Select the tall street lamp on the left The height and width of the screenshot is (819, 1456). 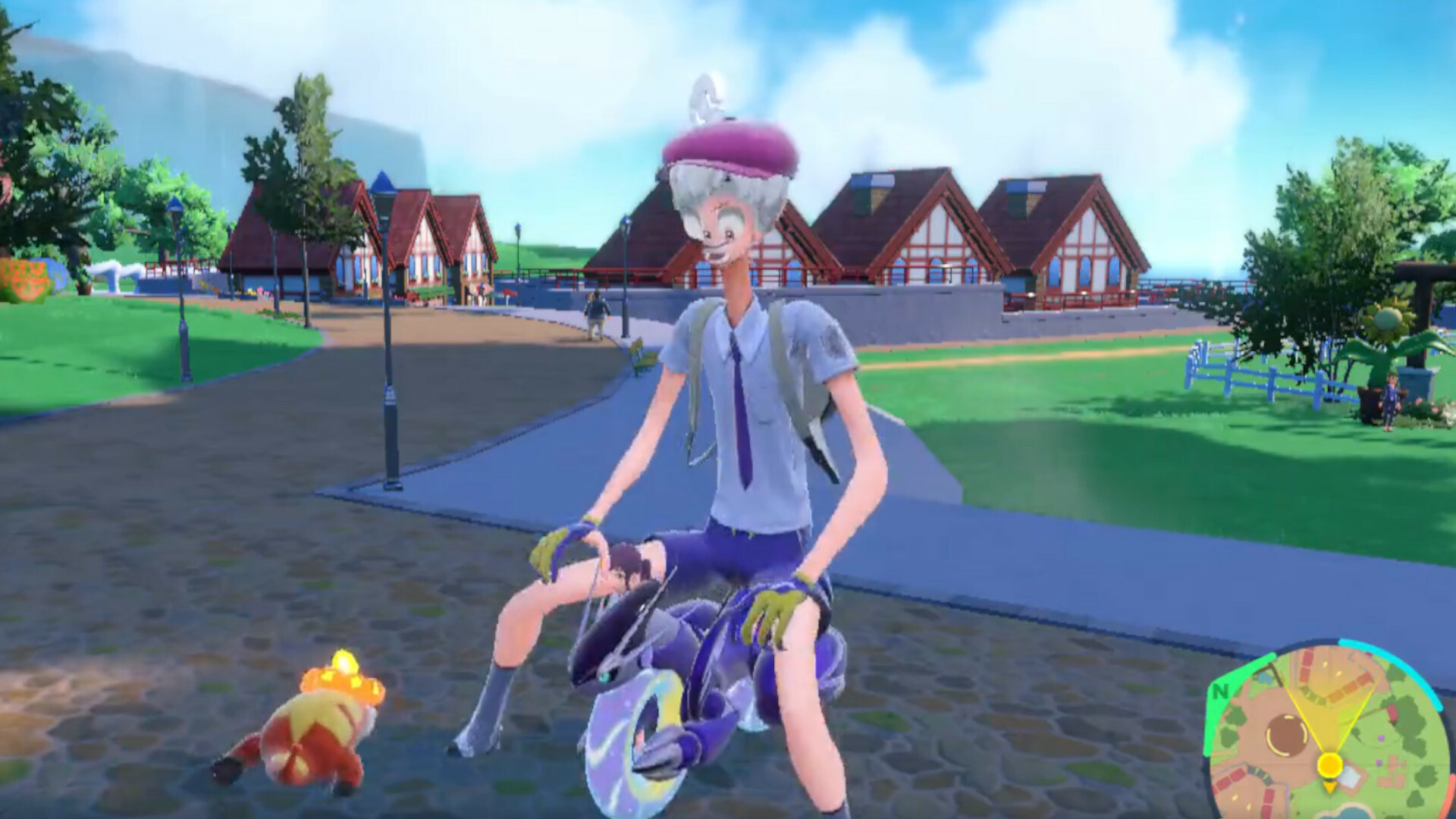pyautogui.click(x=390, y=326)
